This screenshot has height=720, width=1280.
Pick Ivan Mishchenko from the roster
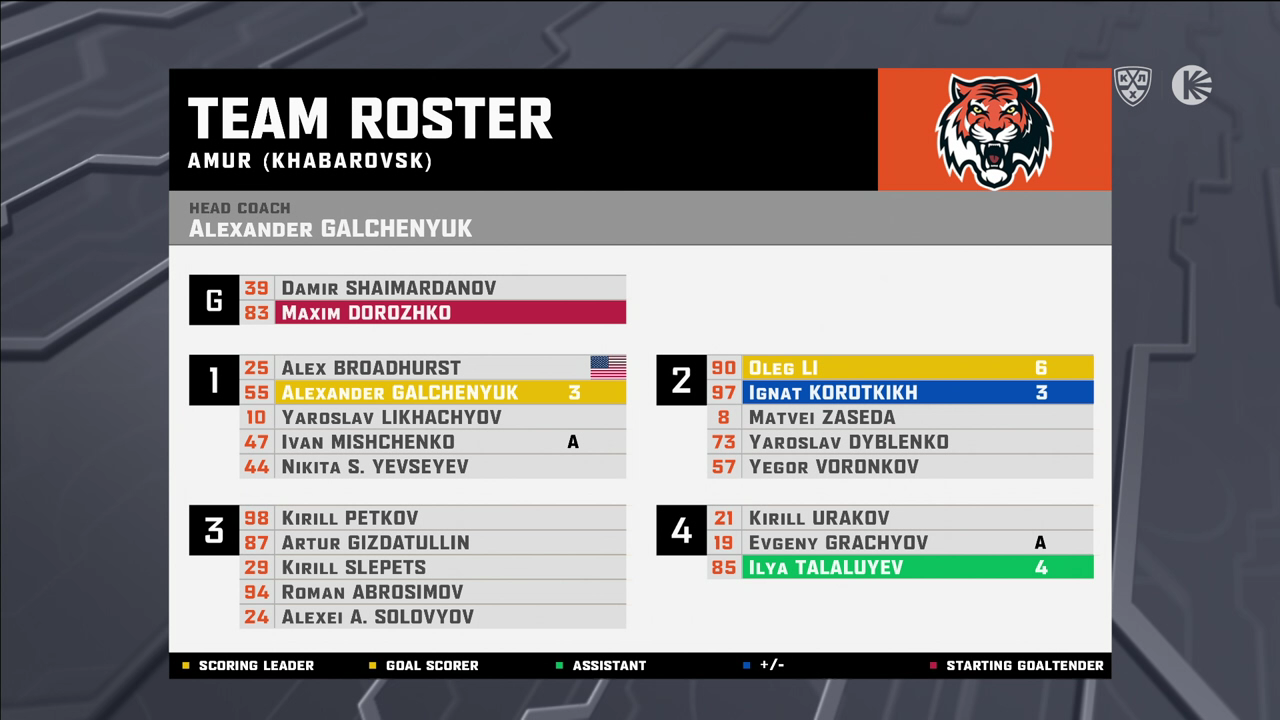tap(432, 442)
